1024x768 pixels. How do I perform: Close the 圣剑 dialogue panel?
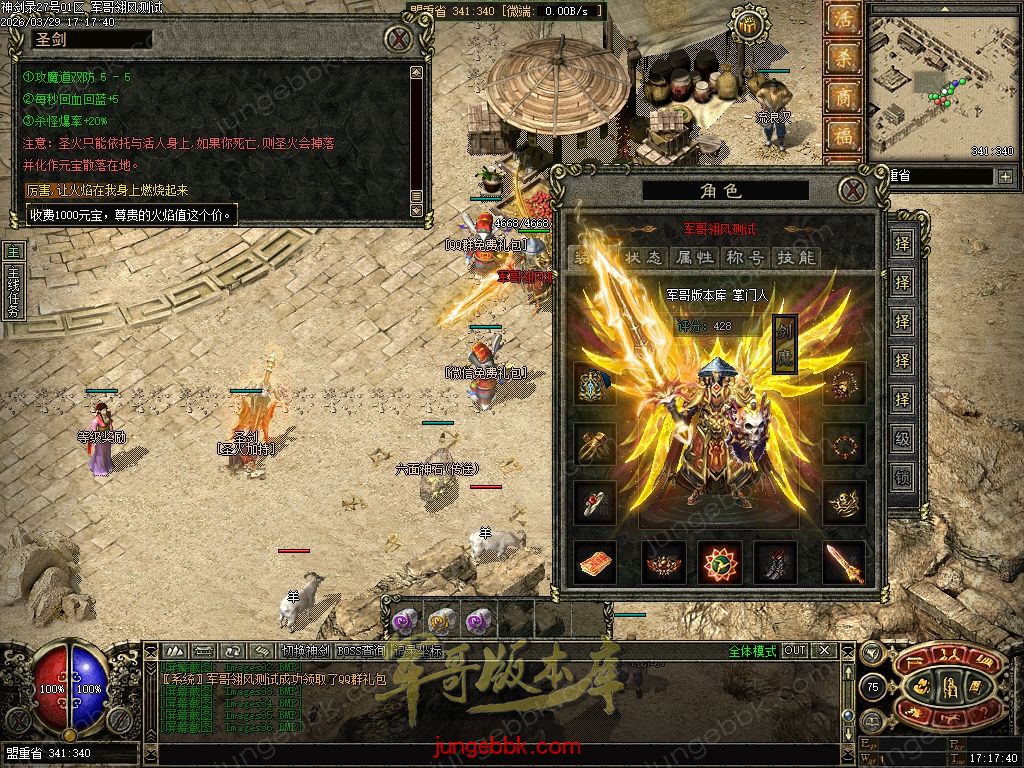[x=400, y=39]
